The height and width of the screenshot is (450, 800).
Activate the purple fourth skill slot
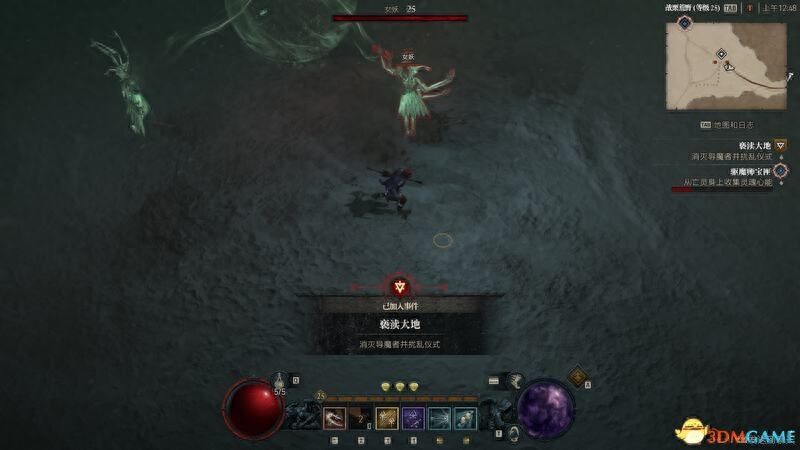click(414, 418)
